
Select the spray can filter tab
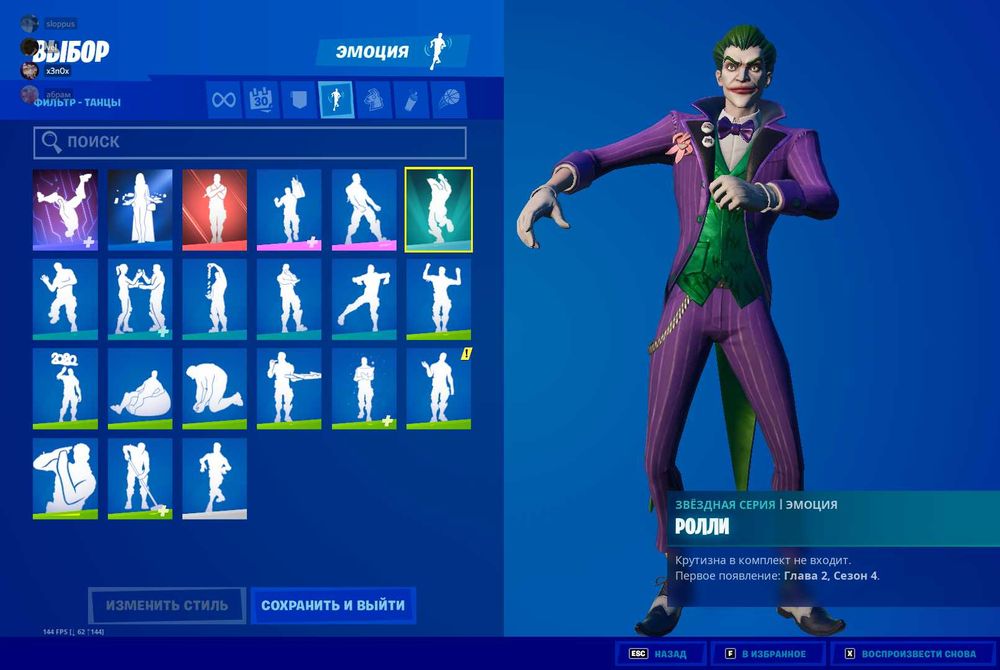point(409,100)
